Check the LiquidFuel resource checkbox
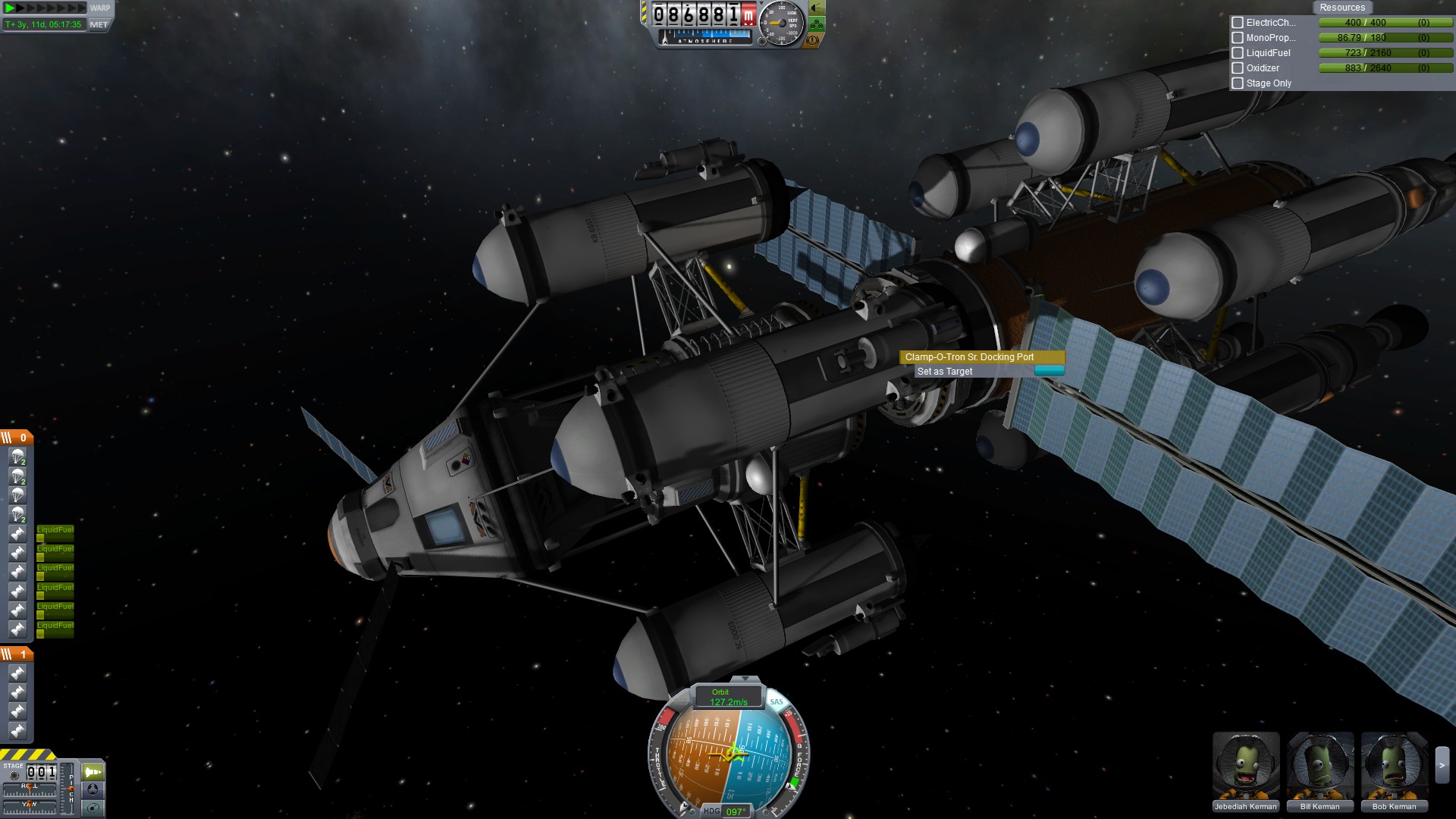Image resolution: width=1456 pixels, height=819 pixels. [1238, 53]
